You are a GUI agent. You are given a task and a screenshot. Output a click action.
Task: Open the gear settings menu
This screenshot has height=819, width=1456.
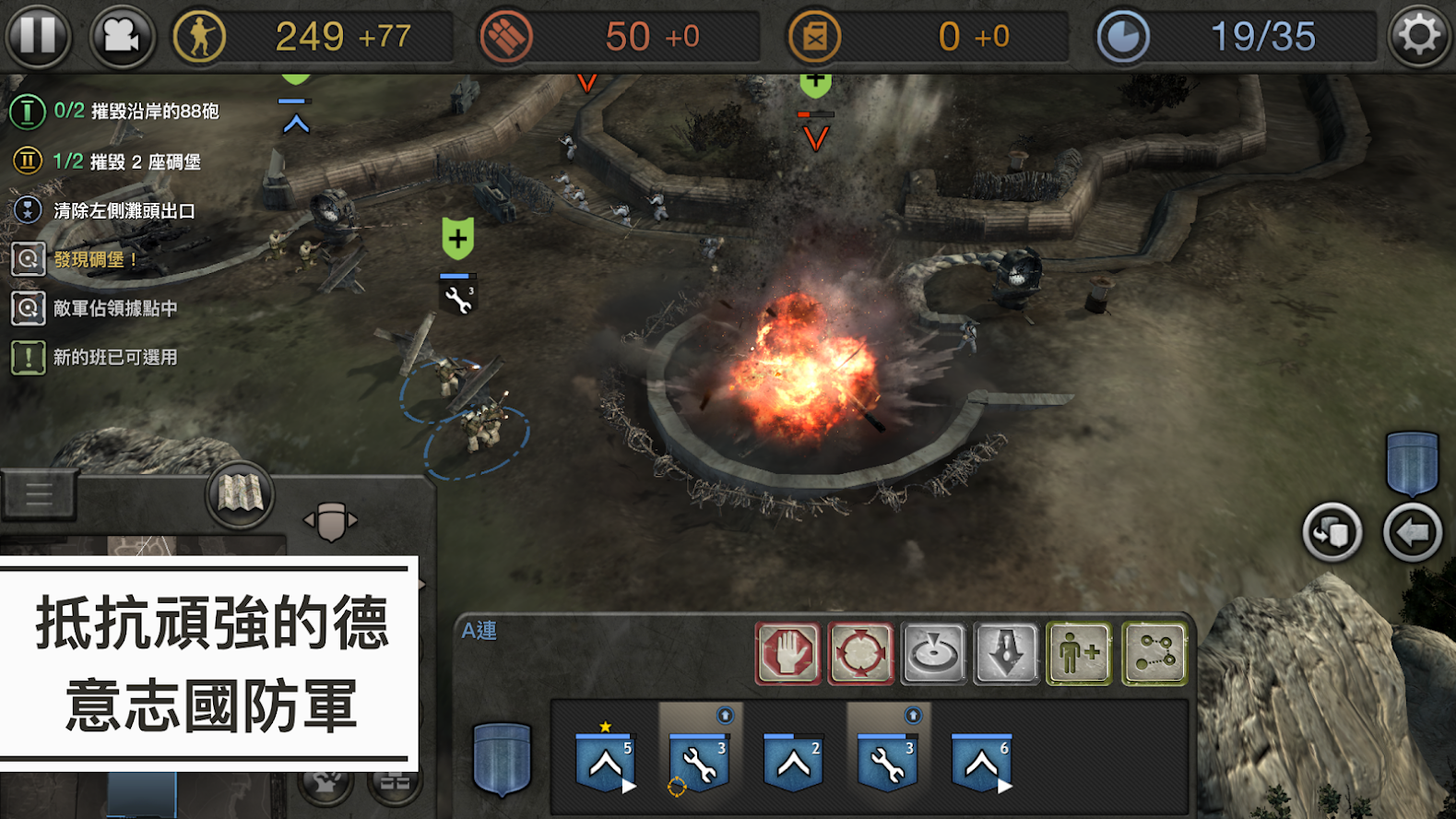point(1418,36)
